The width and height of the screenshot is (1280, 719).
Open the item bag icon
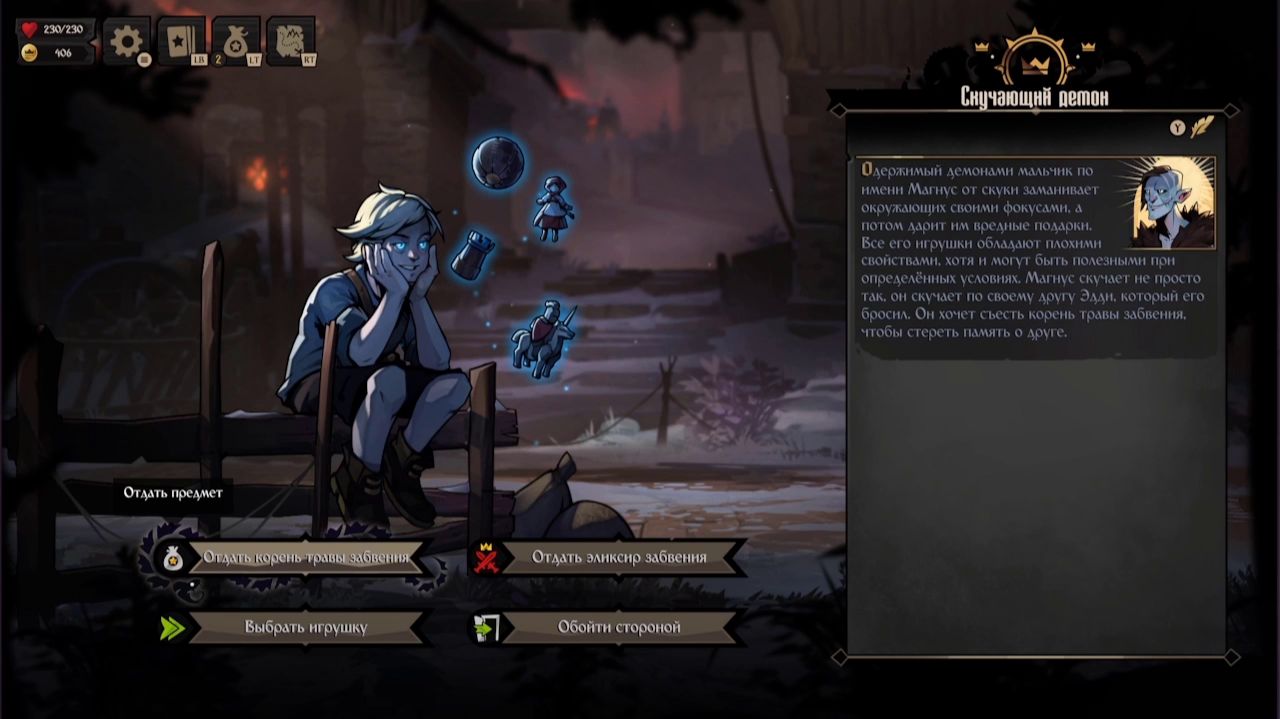click(x=236, y=41)
